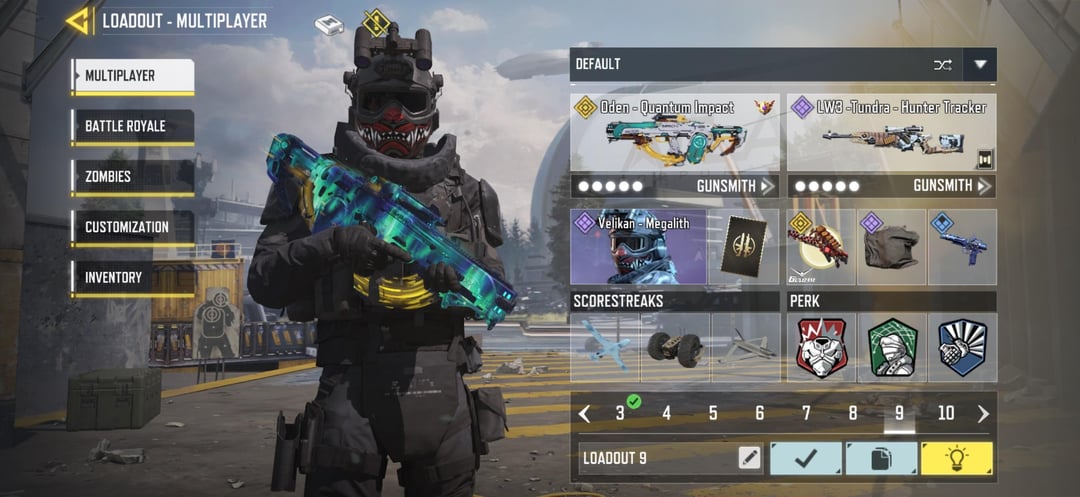Switch to loadout number 10

coord(946,414)
